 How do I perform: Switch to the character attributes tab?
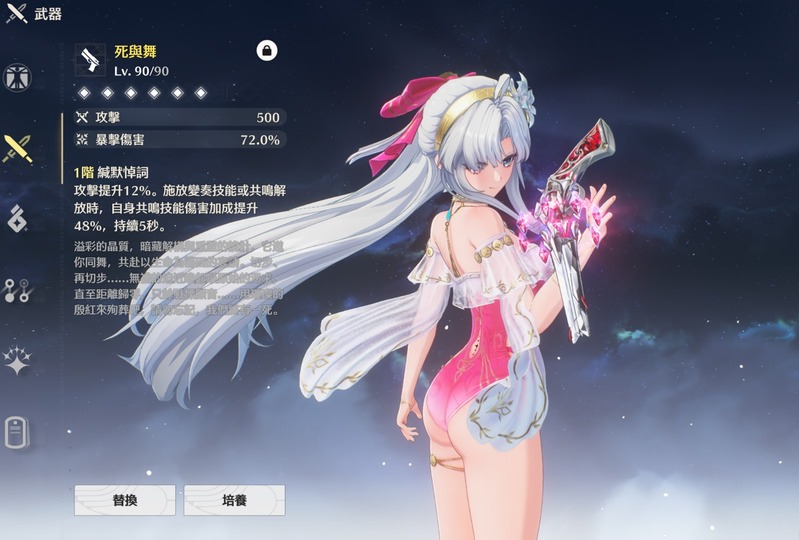18,76
